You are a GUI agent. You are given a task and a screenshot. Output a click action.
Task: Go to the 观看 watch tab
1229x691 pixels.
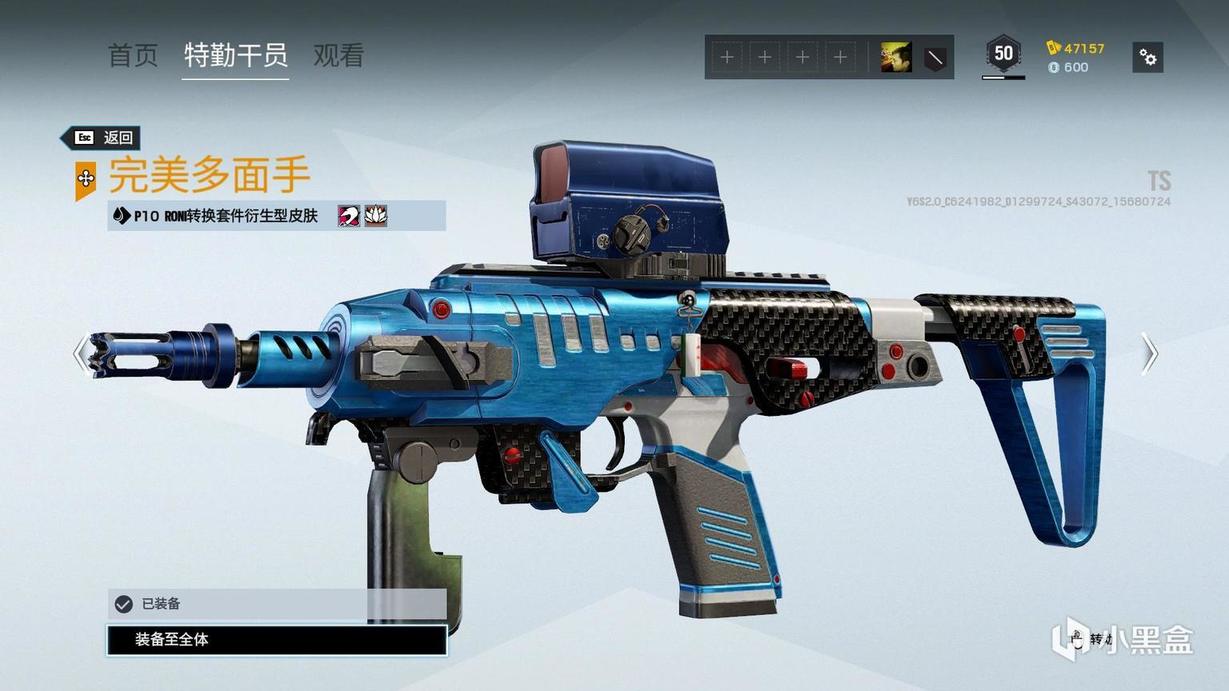(338, 56)
